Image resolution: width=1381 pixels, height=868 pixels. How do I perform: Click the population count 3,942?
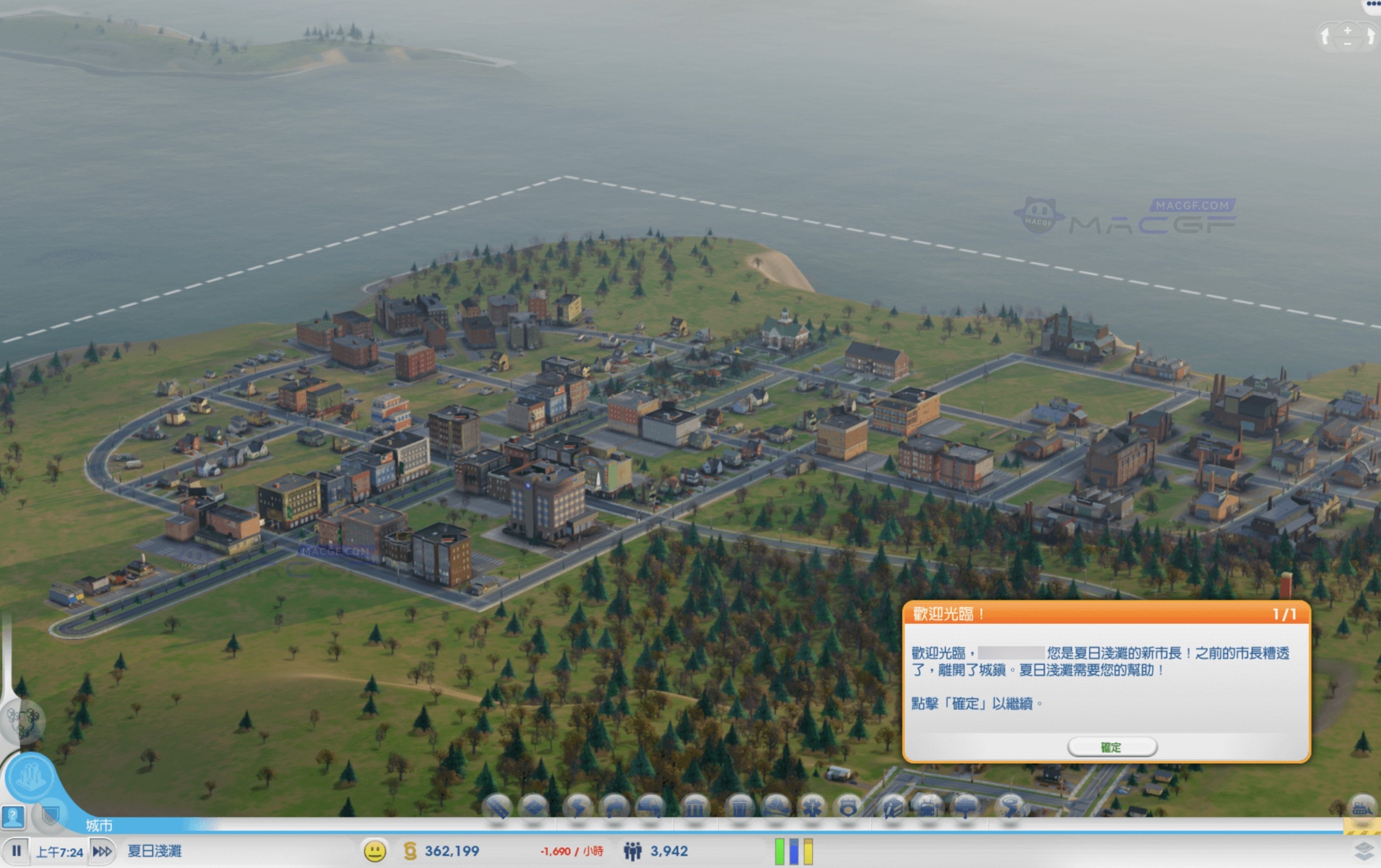[668, 851]
